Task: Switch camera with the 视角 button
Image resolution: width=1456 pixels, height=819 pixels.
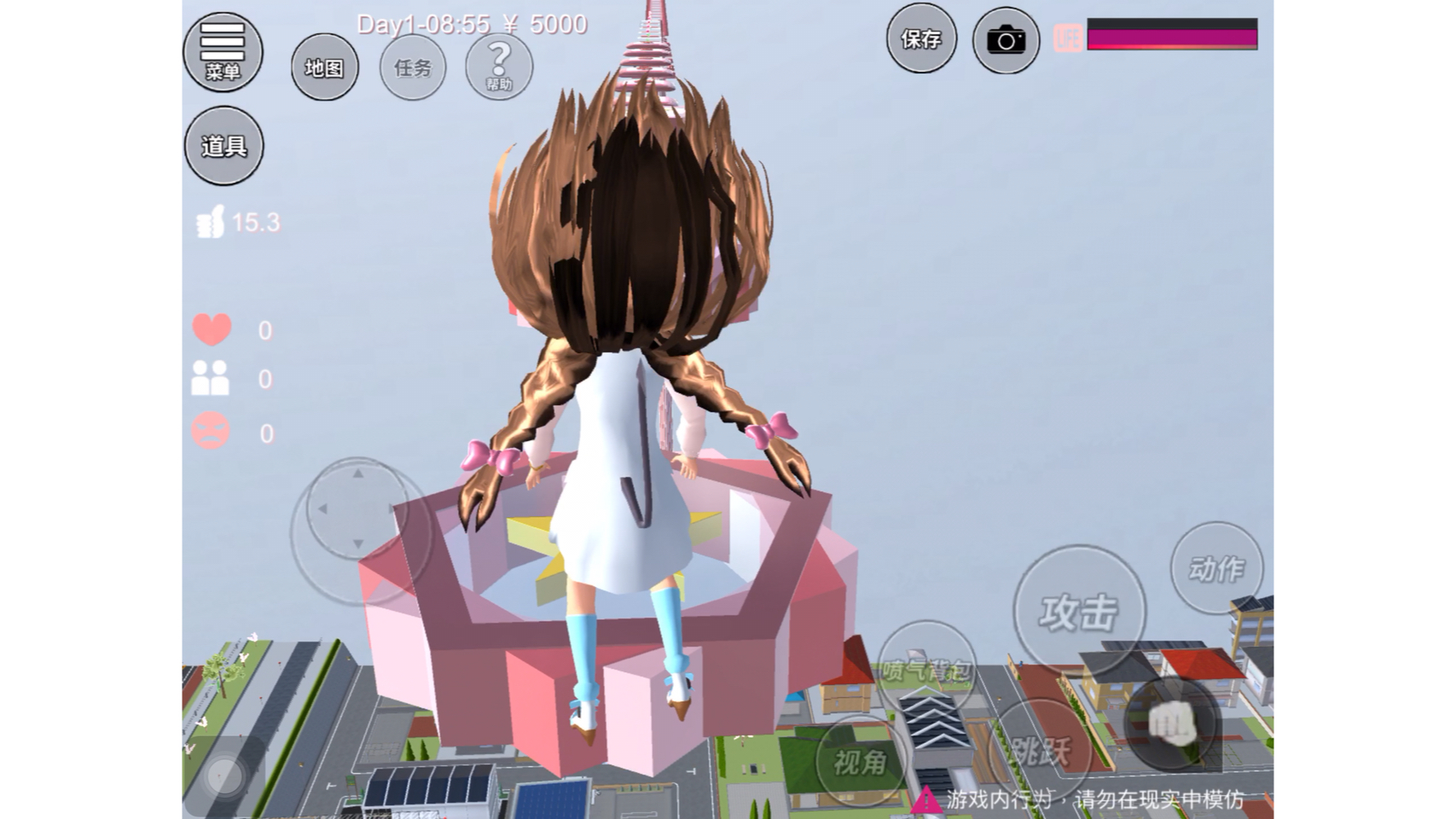Action: 859,761
